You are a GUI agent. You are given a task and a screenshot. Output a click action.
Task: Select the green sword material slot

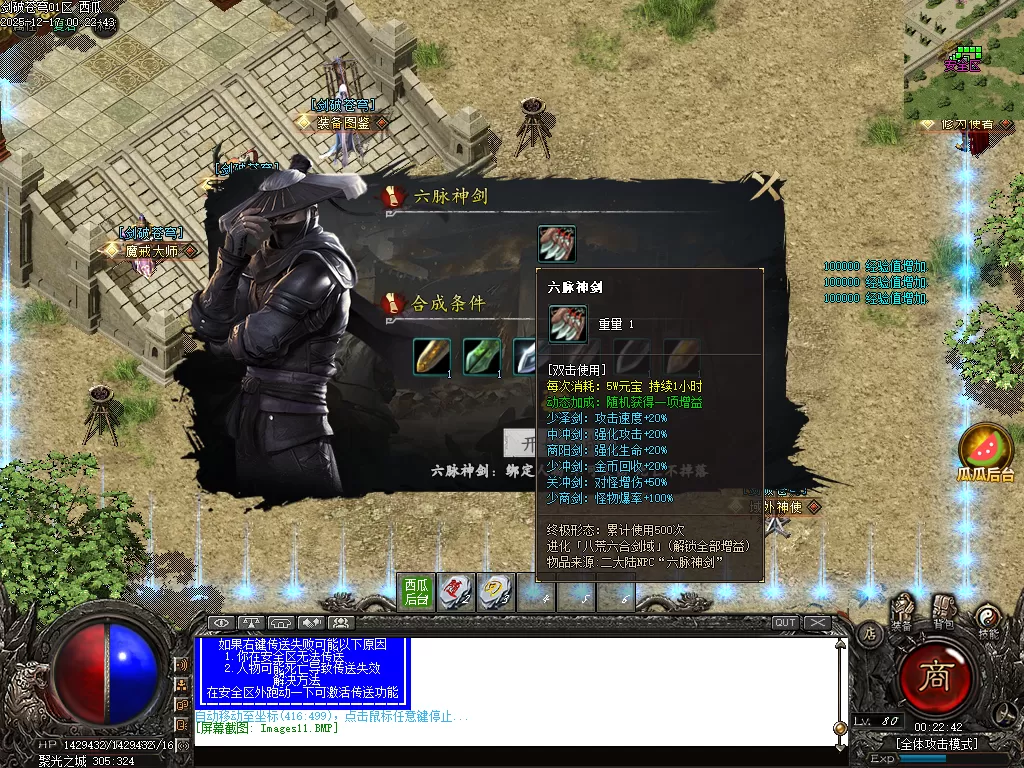click(482, 357)
